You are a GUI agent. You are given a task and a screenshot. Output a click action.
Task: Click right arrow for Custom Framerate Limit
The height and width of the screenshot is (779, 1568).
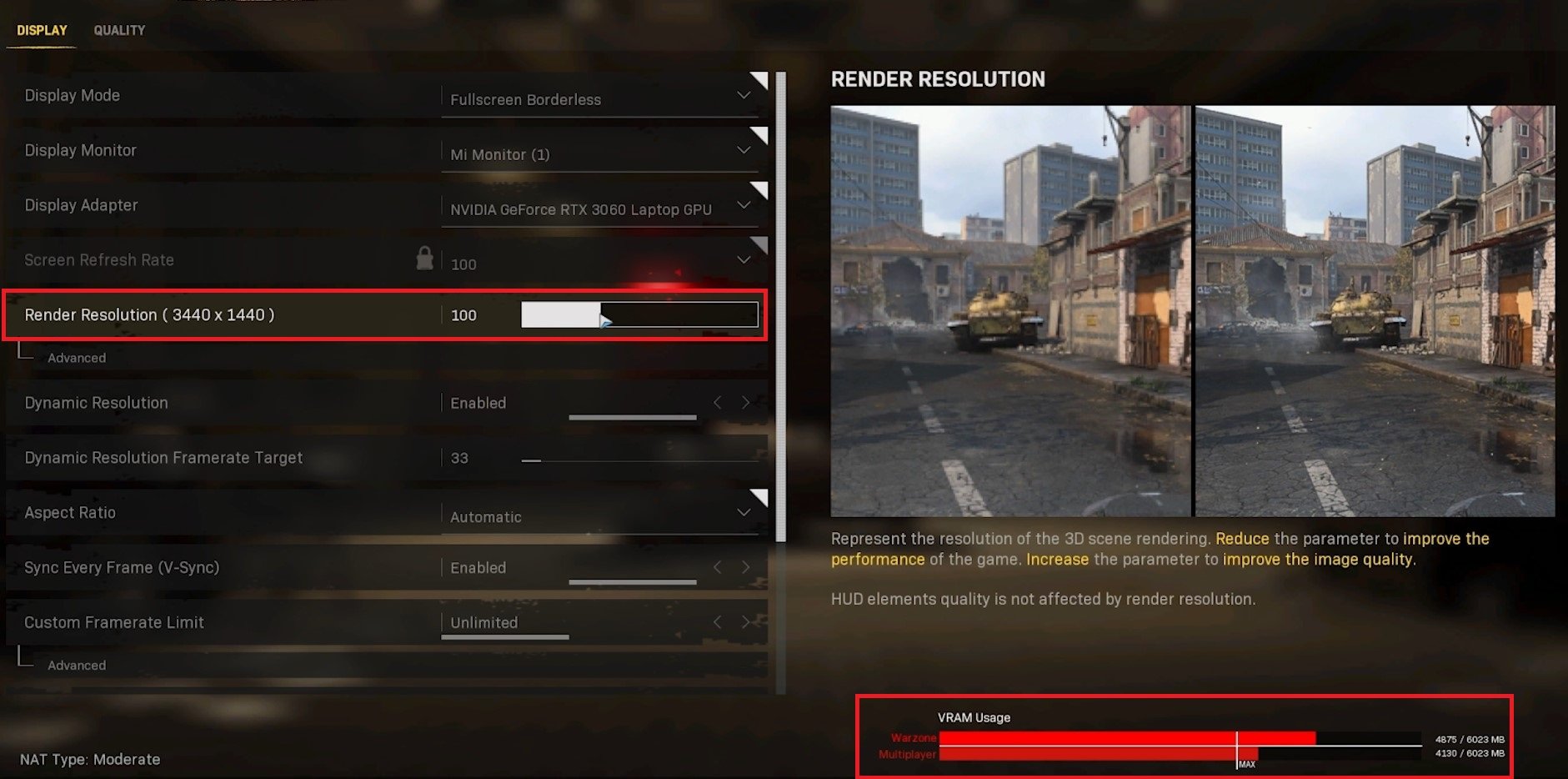(745, 622)
